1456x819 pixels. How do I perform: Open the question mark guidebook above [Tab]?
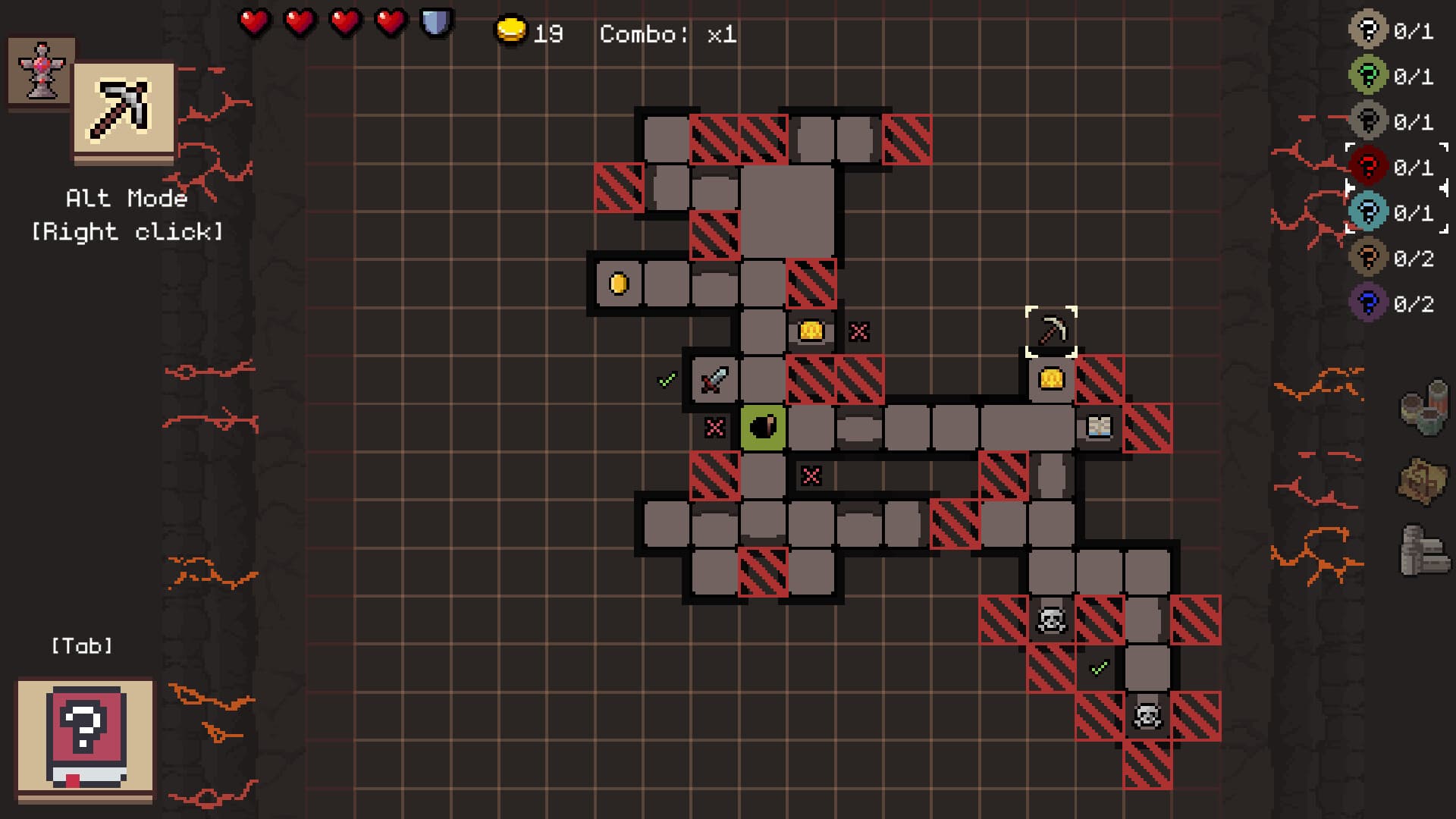tap(86, 732)
